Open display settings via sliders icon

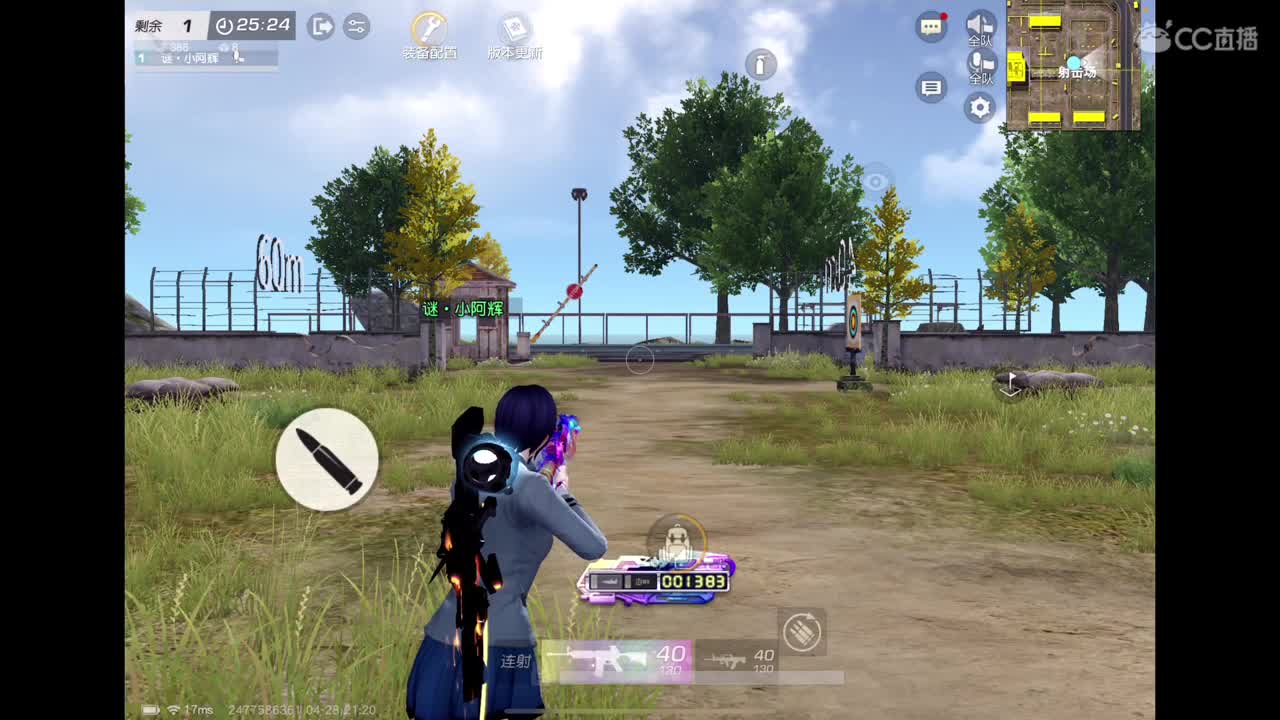pos(357,27)
